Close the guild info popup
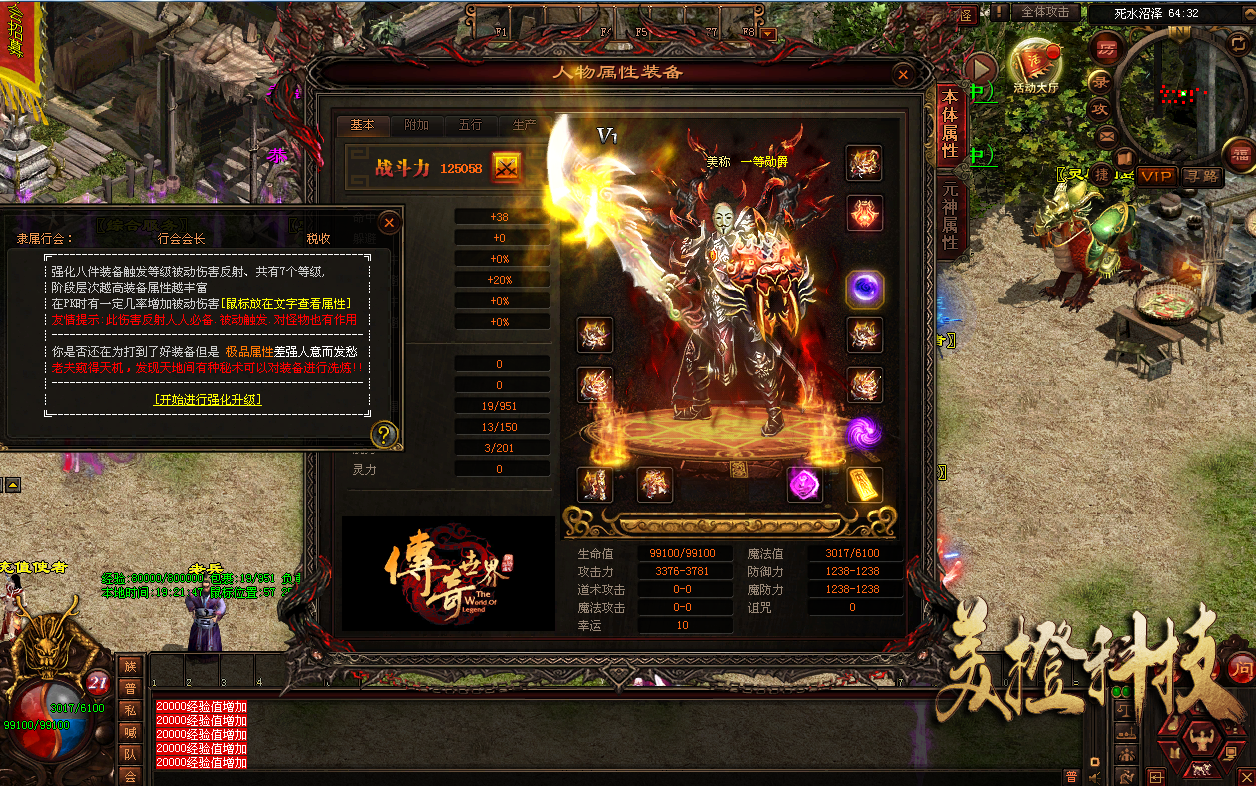 [x=390, y=222]
